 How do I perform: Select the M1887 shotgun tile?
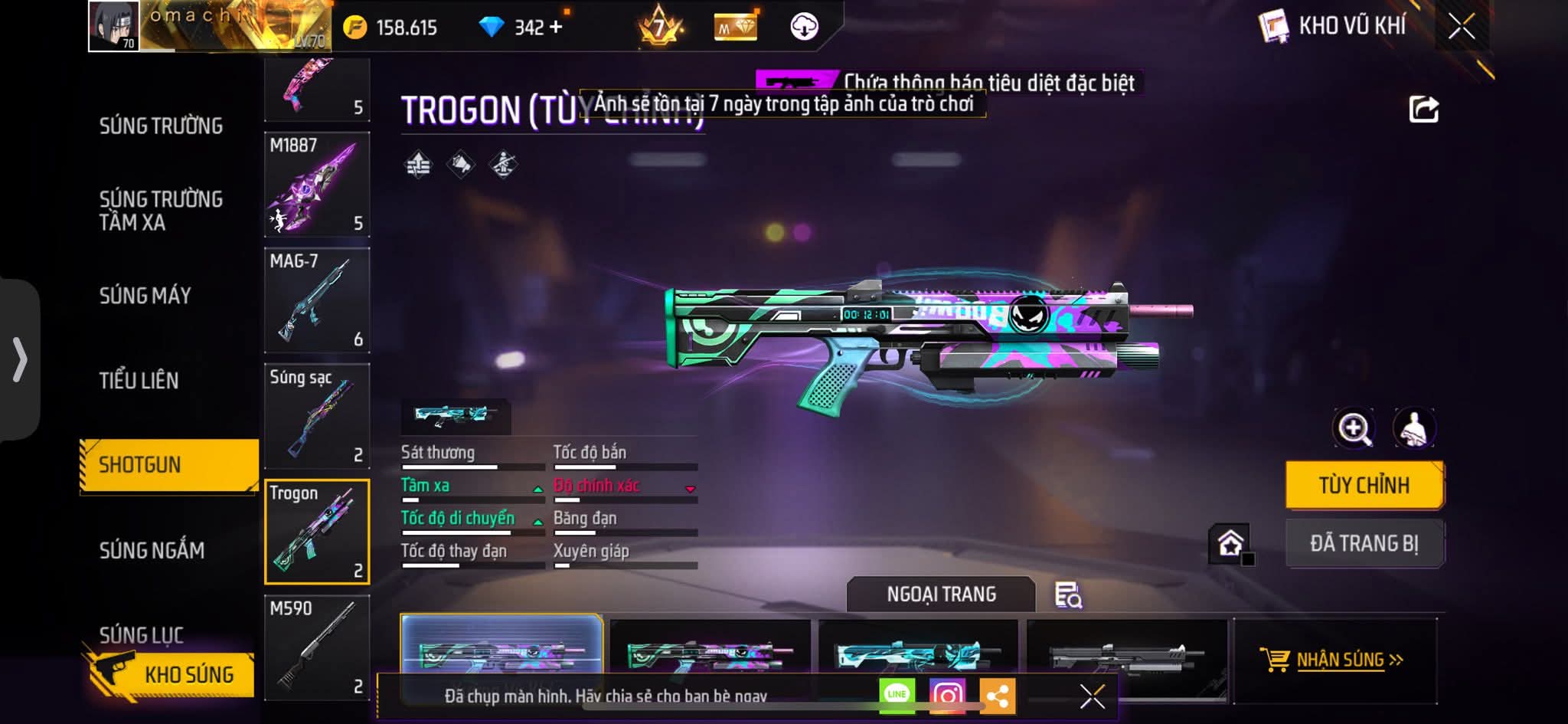click(x=317, y=185)
